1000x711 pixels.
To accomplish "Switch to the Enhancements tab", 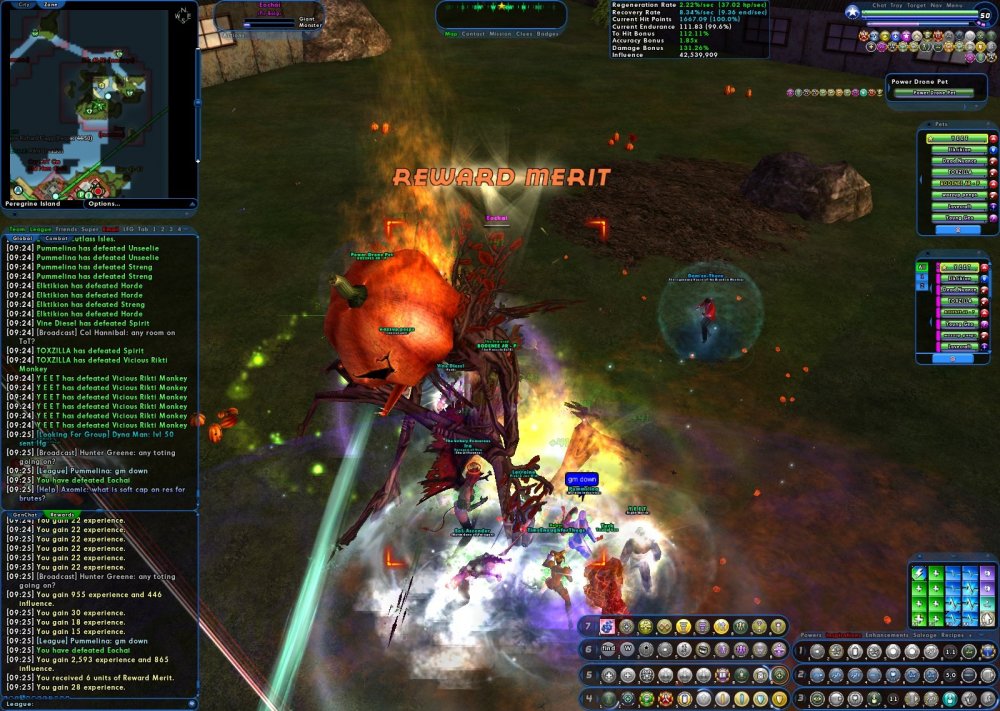I will coord(887,635).
